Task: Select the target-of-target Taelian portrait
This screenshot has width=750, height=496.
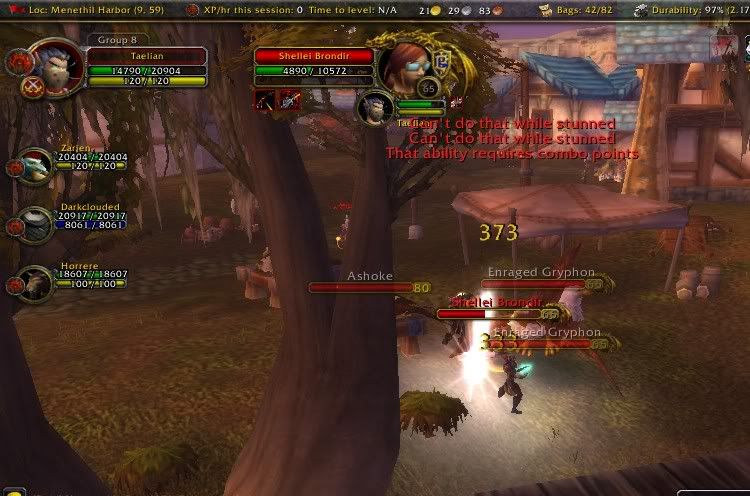Action: (x=375, y=107)
